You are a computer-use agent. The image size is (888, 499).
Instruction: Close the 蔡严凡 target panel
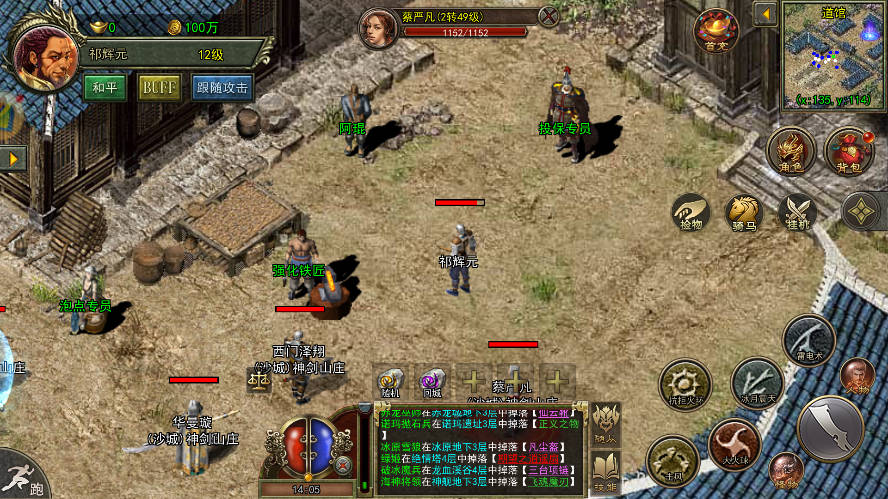pyautogui.click(x=549, y=16)
